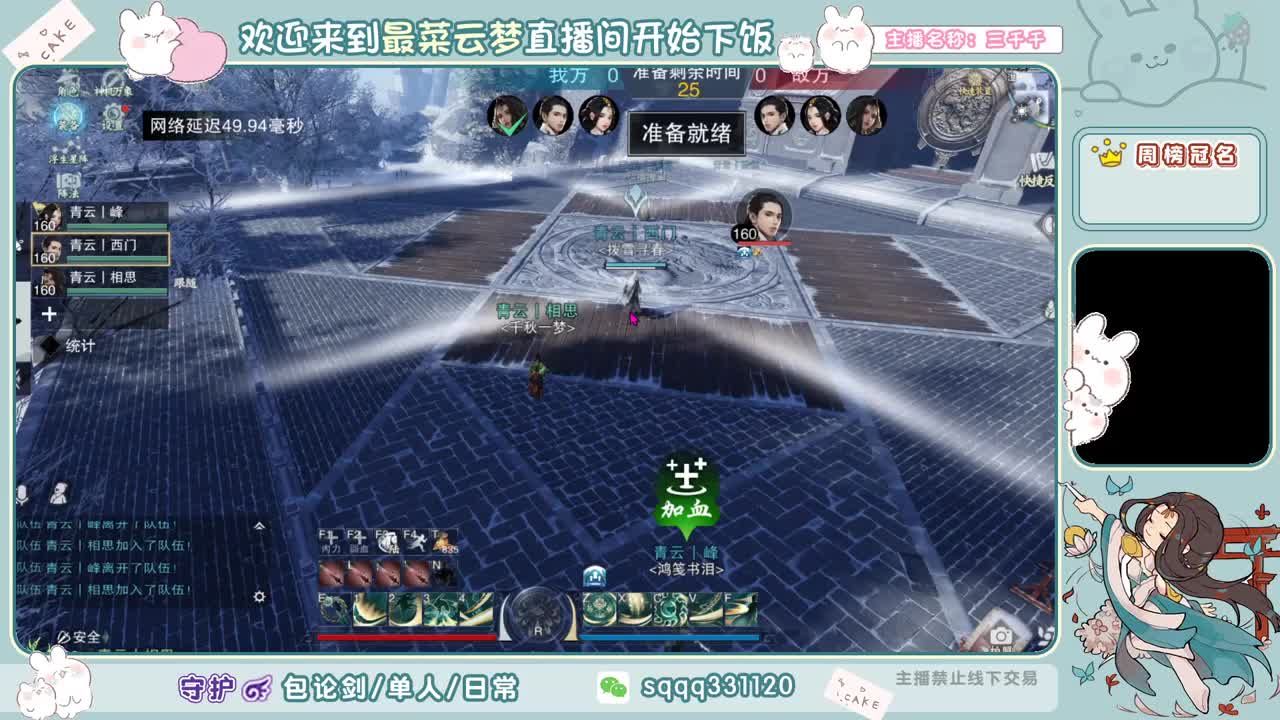Screen dimensions: 1280x720
Task: Open the 角色 character panel icon
Action: click(68, 91)
